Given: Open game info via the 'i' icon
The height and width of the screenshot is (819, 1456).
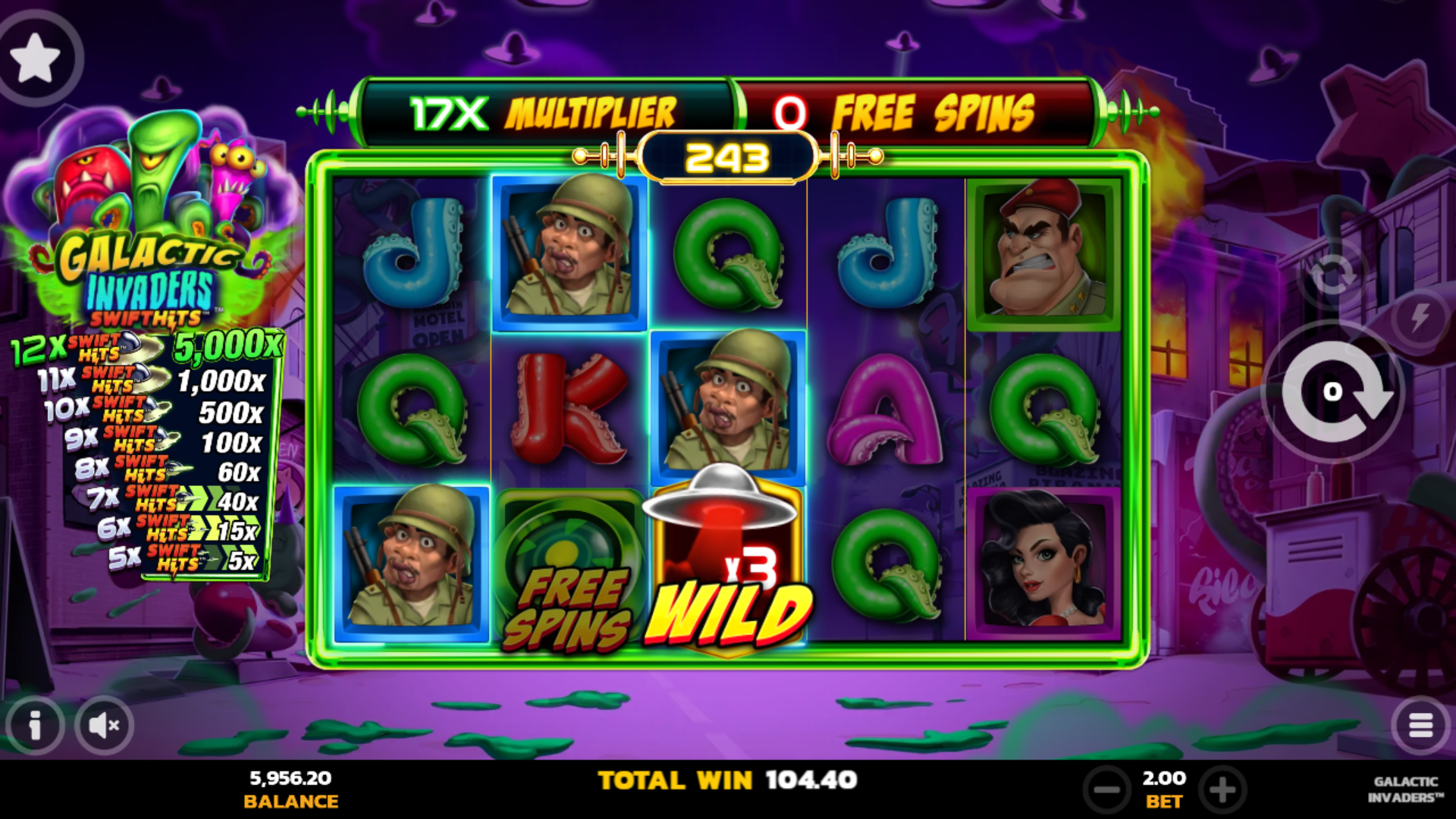Looking at the screenshot, I should pos(34,725).
